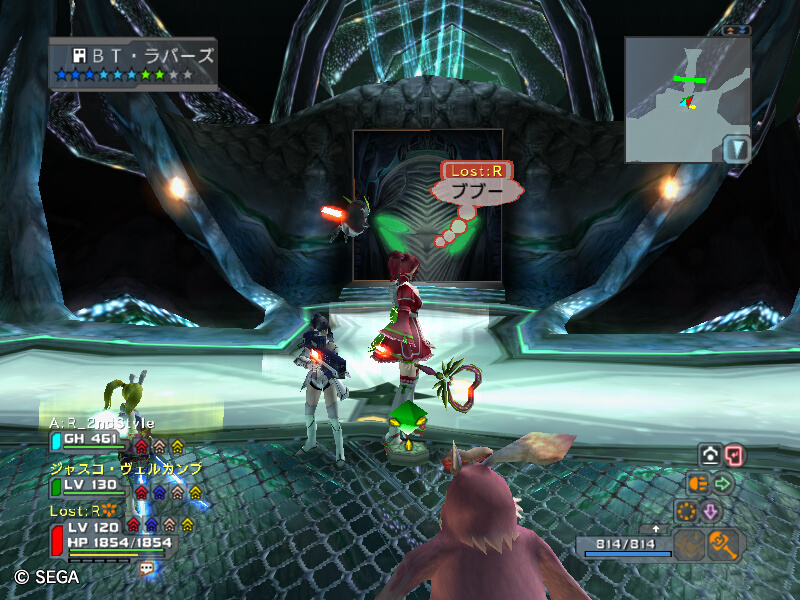The height and width of the screenshot is (600, 800).
Task: Toggle the minimap zoom arrows above the map
Action: coord(737,30)
